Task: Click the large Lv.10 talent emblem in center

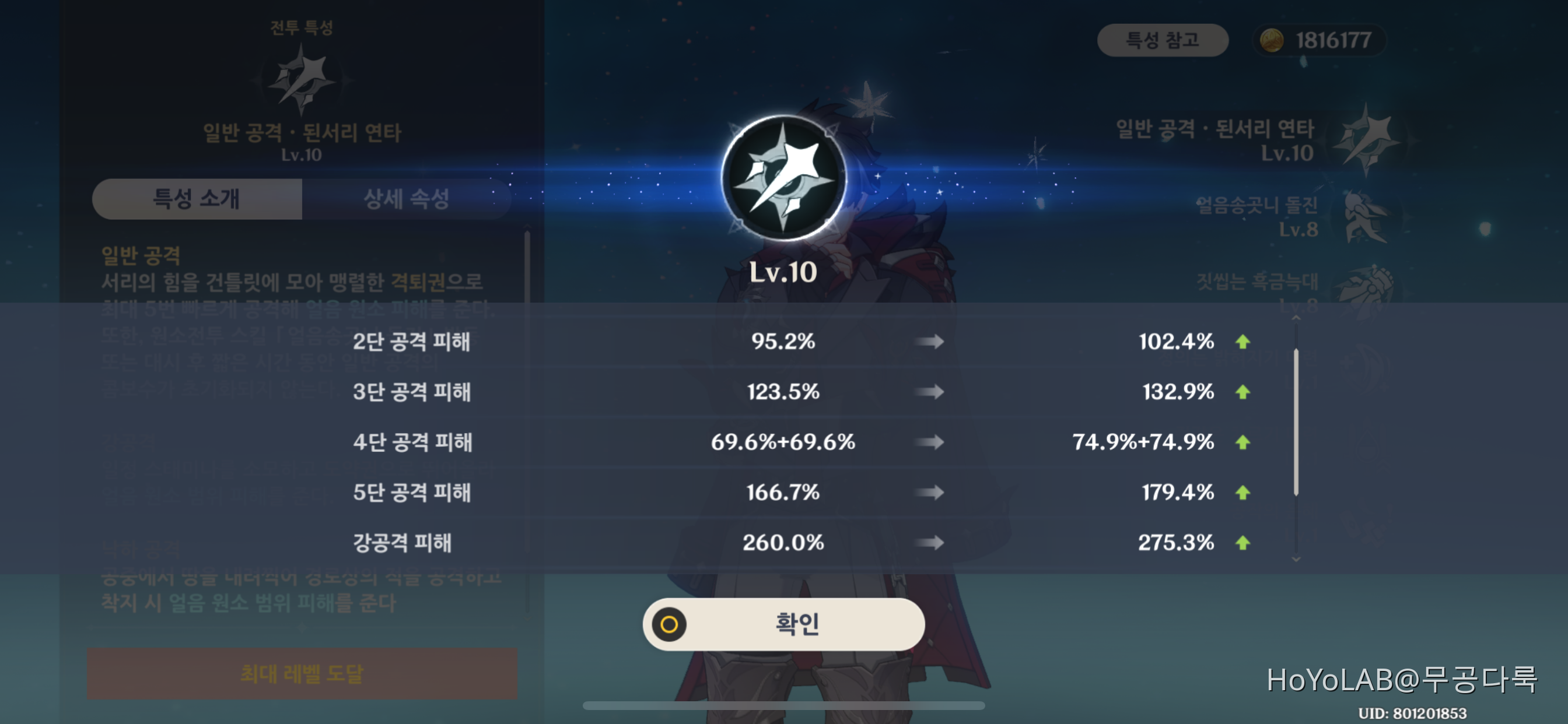Action: coord(784,177)
